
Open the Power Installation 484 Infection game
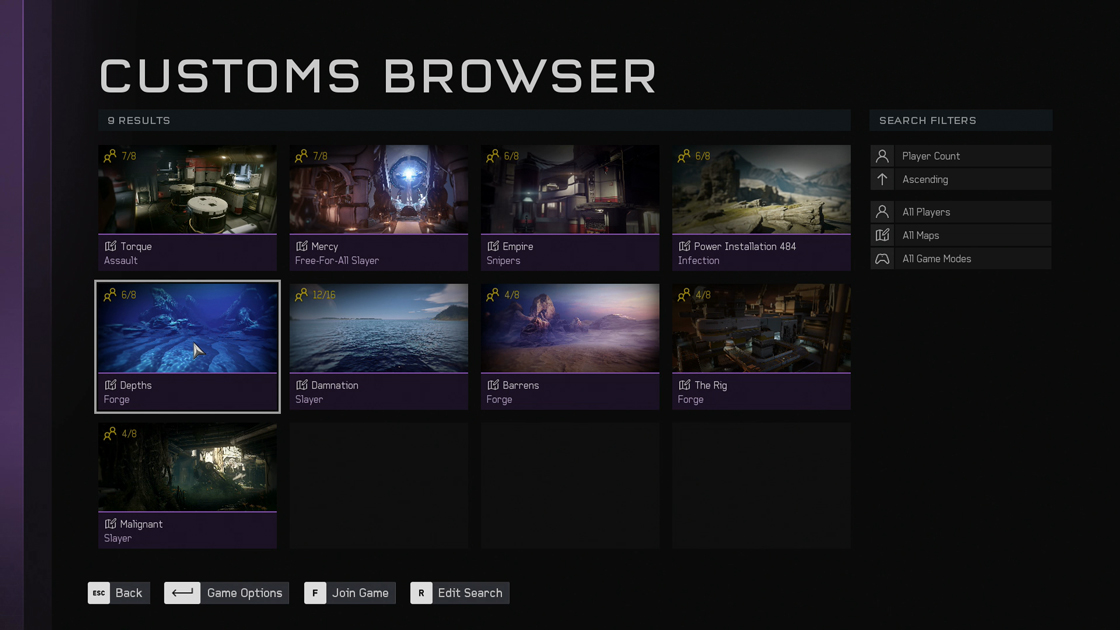coord(761,207)
